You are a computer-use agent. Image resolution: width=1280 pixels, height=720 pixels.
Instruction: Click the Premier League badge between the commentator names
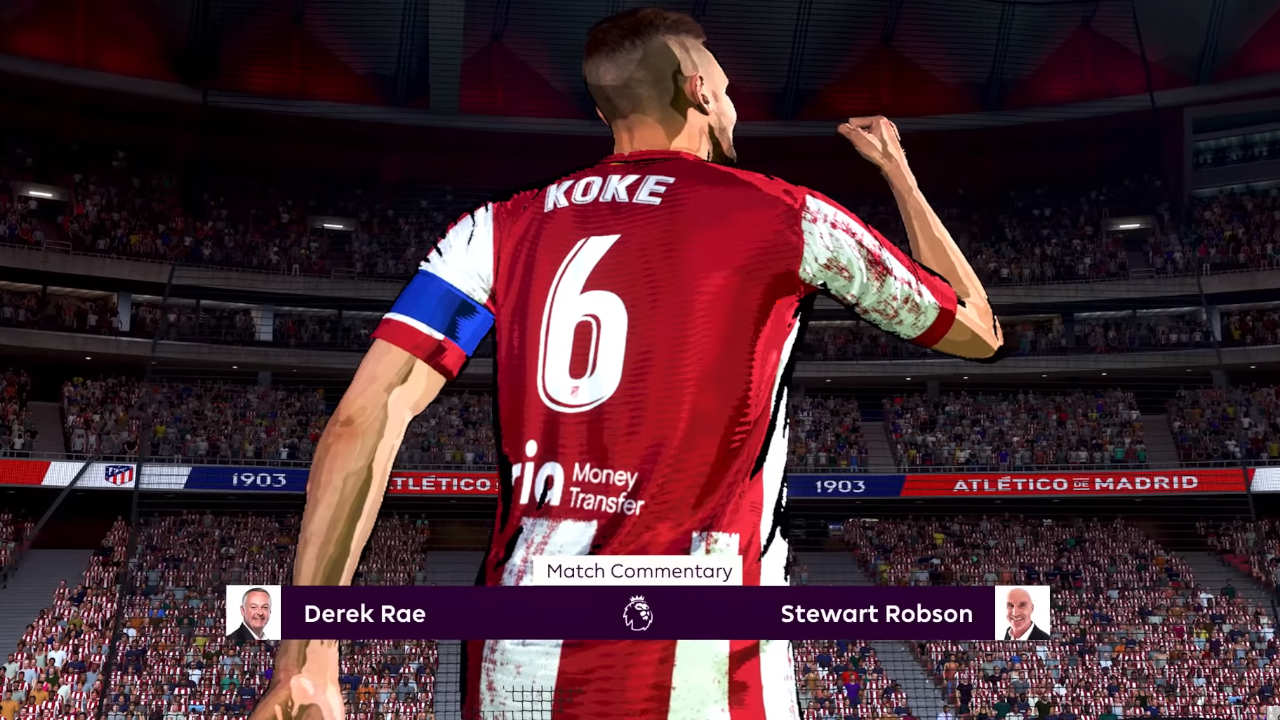click(637, 614)
